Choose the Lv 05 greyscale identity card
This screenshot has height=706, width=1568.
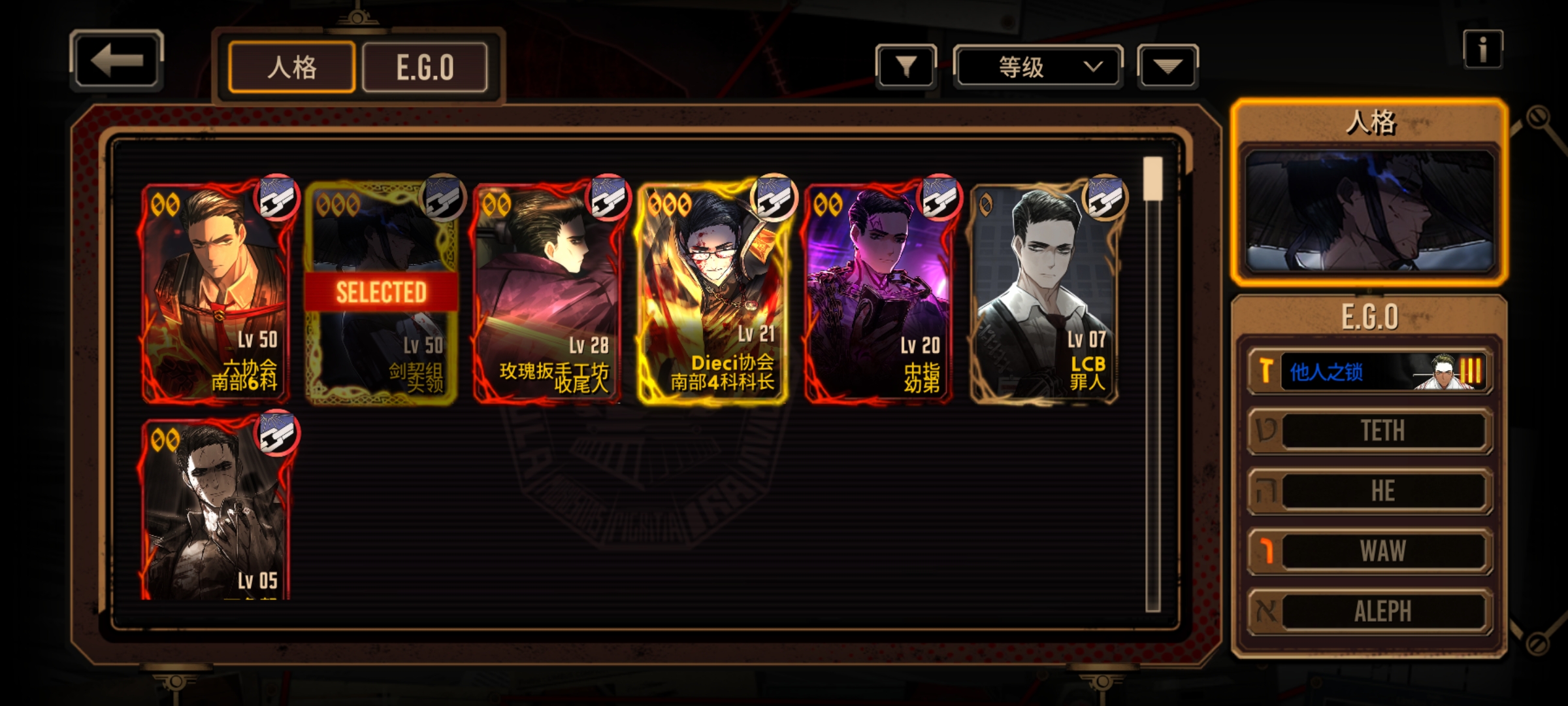pyautogui.click(x=216, y=510)
